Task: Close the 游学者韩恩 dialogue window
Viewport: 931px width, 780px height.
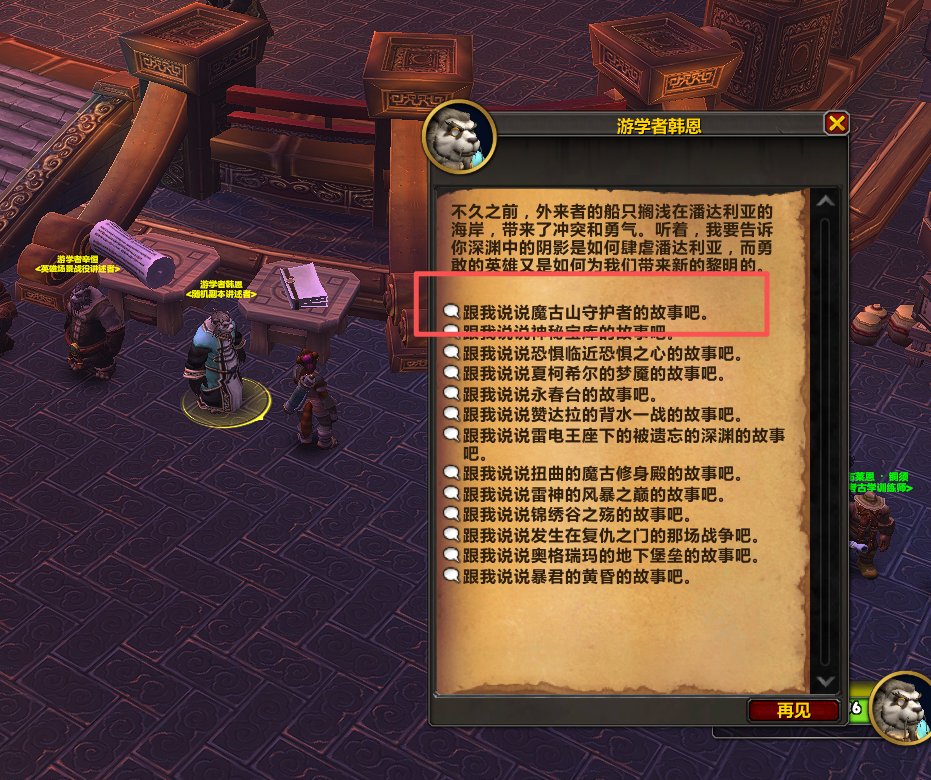Action: click(836, 123)
